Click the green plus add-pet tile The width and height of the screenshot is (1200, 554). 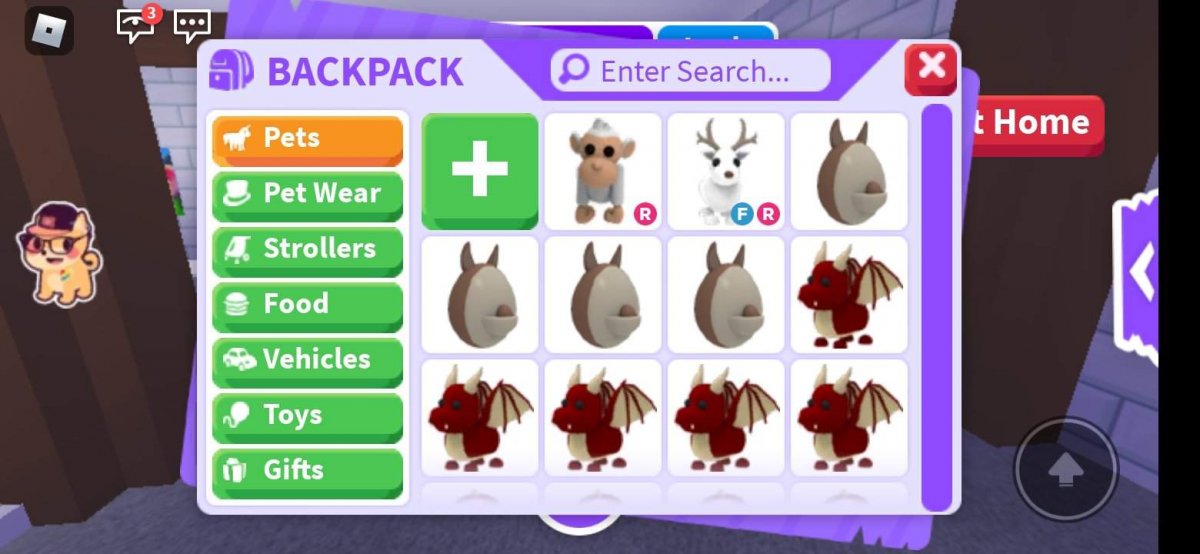[480, 171]
